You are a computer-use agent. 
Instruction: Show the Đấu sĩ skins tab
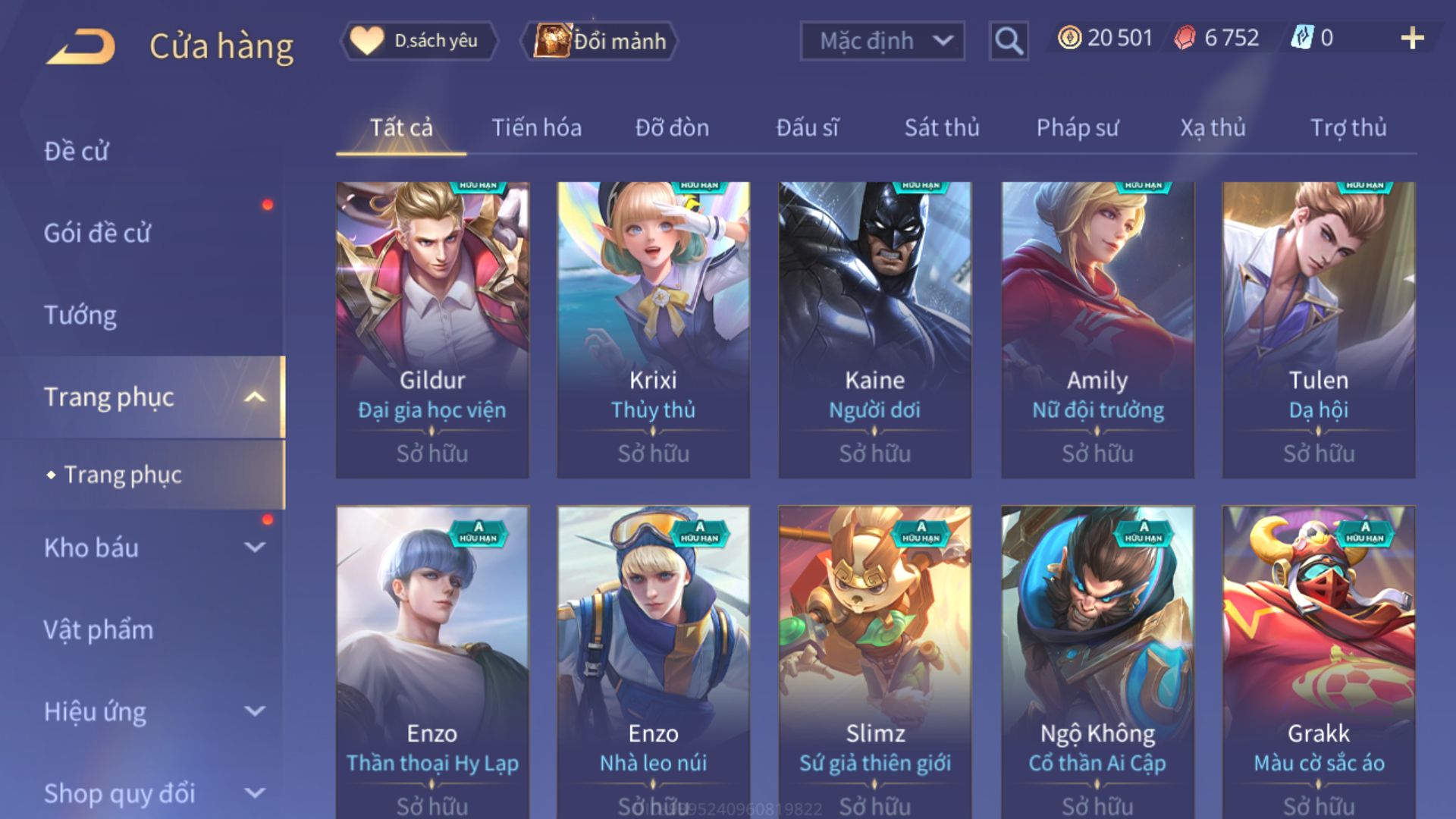coord(807,127)
